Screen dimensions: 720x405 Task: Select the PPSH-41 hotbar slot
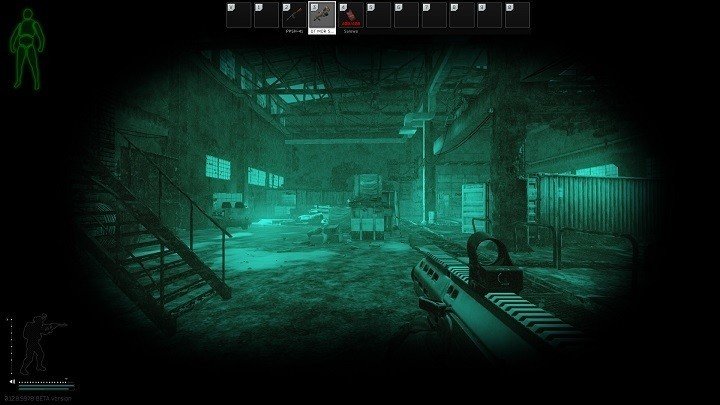click(x=294, y=16)
